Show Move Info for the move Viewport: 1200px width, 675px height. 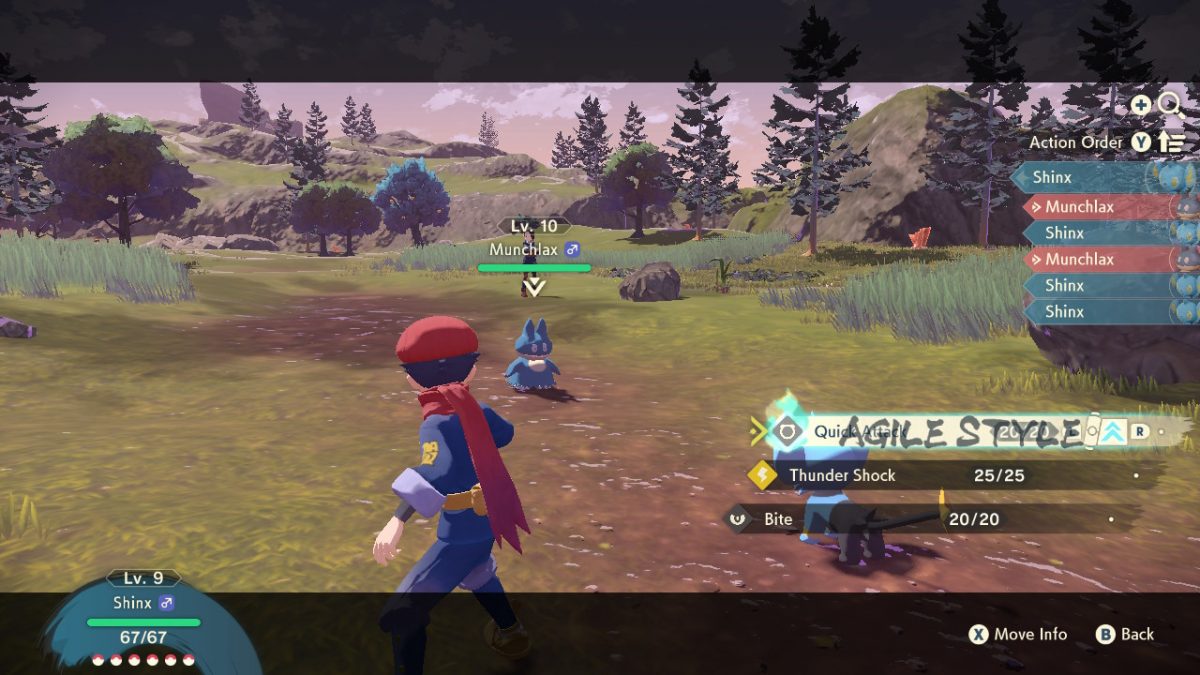1018,634
